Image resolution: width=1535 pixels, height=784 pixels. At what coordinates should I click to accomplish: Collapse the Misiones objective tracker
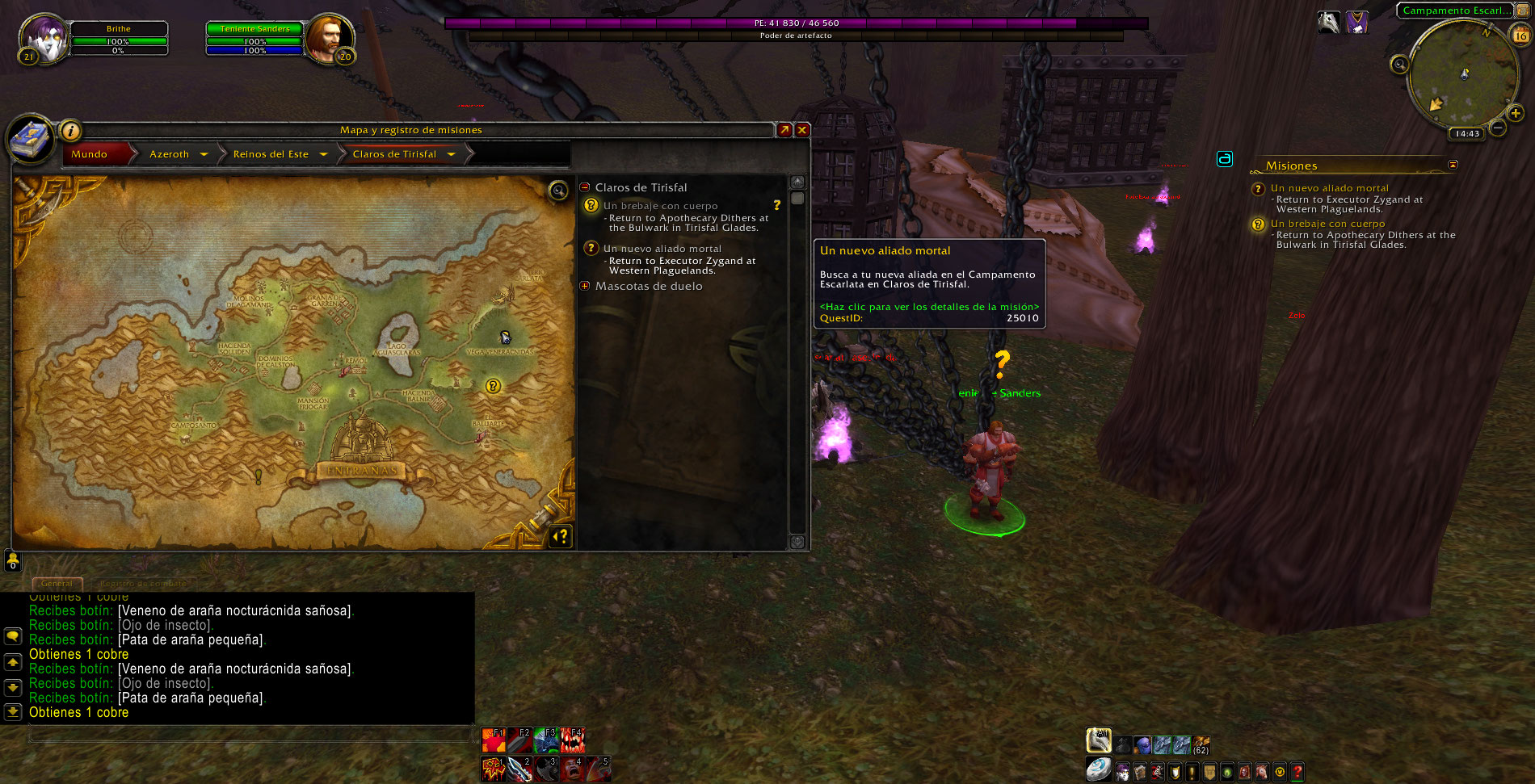tap(1453, 165)
